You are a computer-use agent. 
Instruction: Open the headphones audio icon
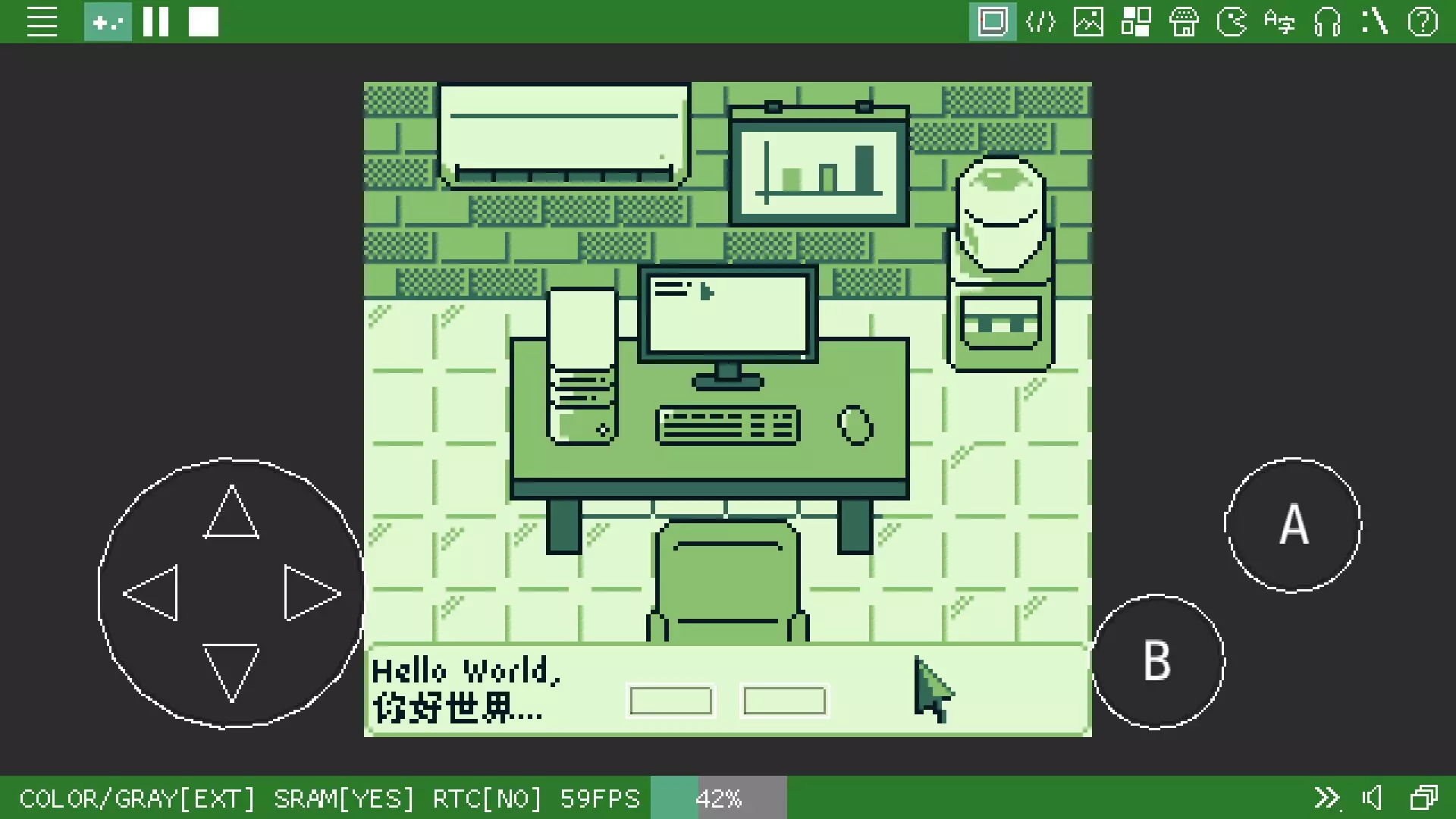[1327, 22]
